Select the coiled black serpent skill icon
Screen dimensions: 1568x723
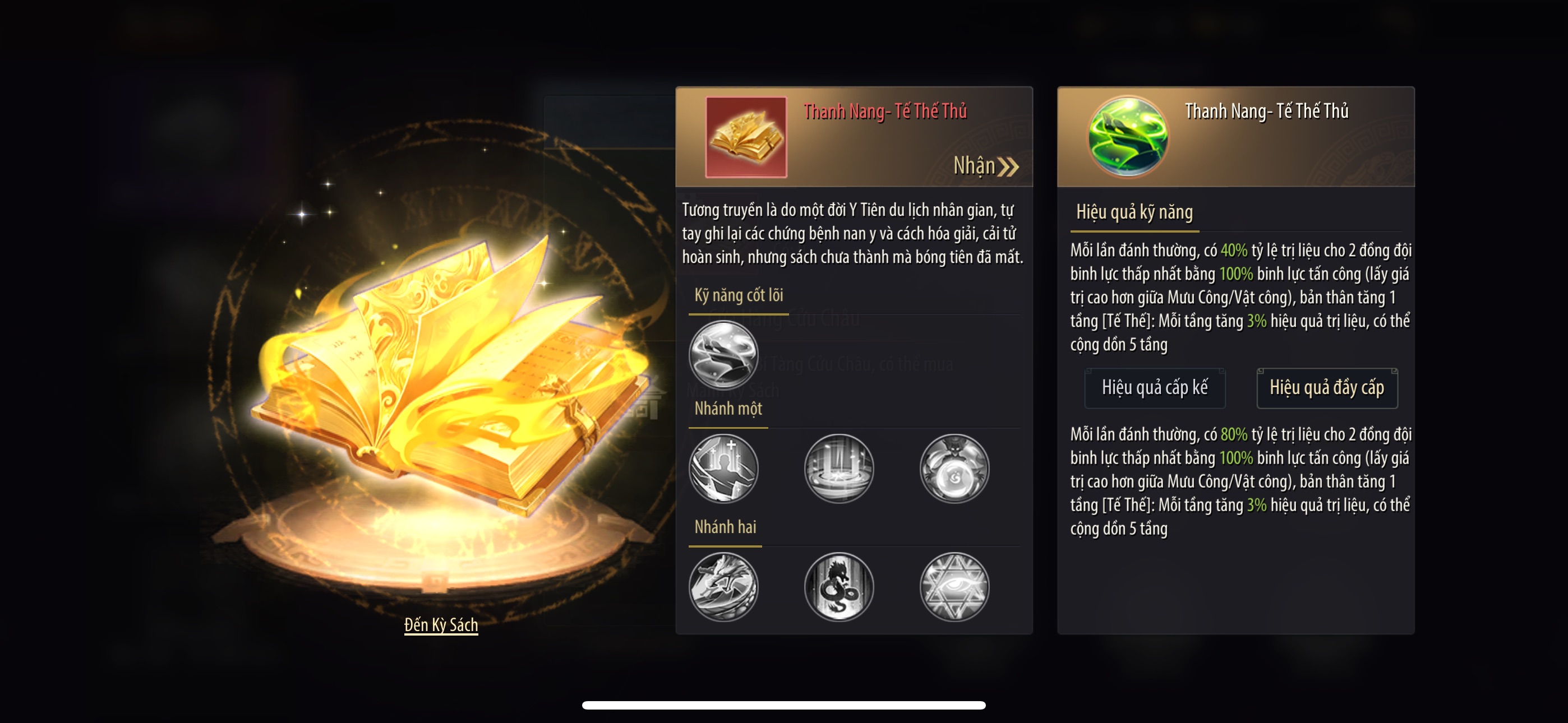click(x=839, y=586)
